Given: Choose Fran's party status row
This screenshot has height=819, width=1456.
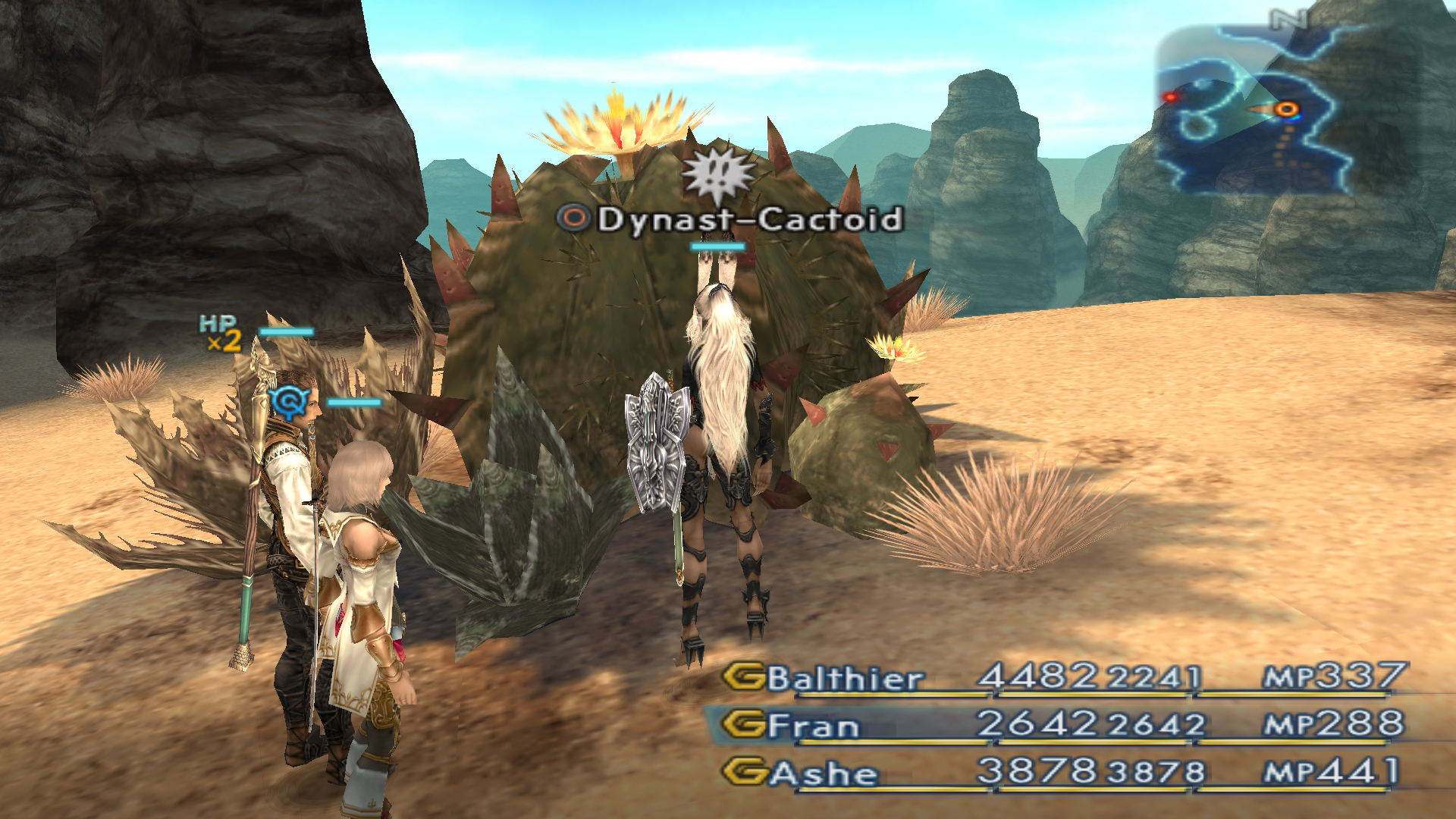Looking at the screenshot, I should click(1062, 725).
